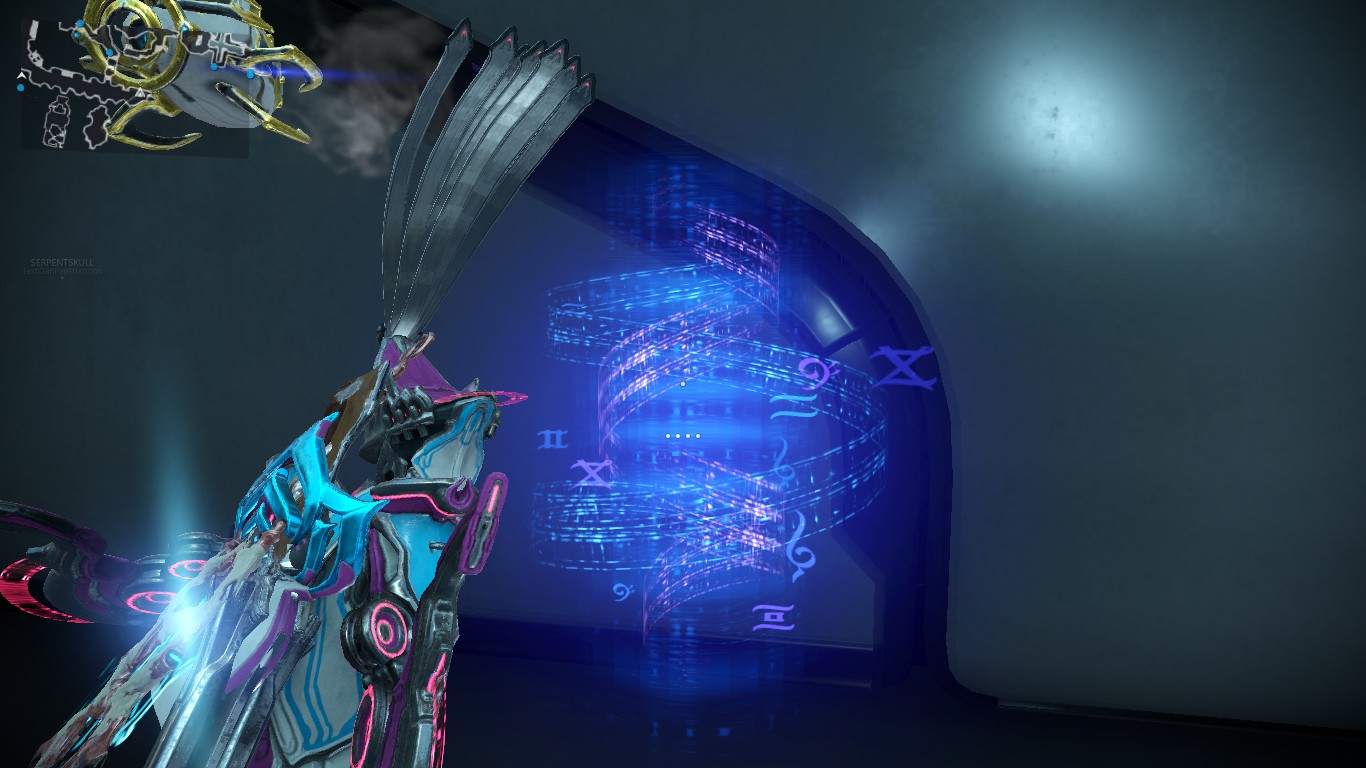Viewport: 1366px width, 768px height.
Task: Select the large X rune near the doorway edge
Action: click(x=904, y=367)
